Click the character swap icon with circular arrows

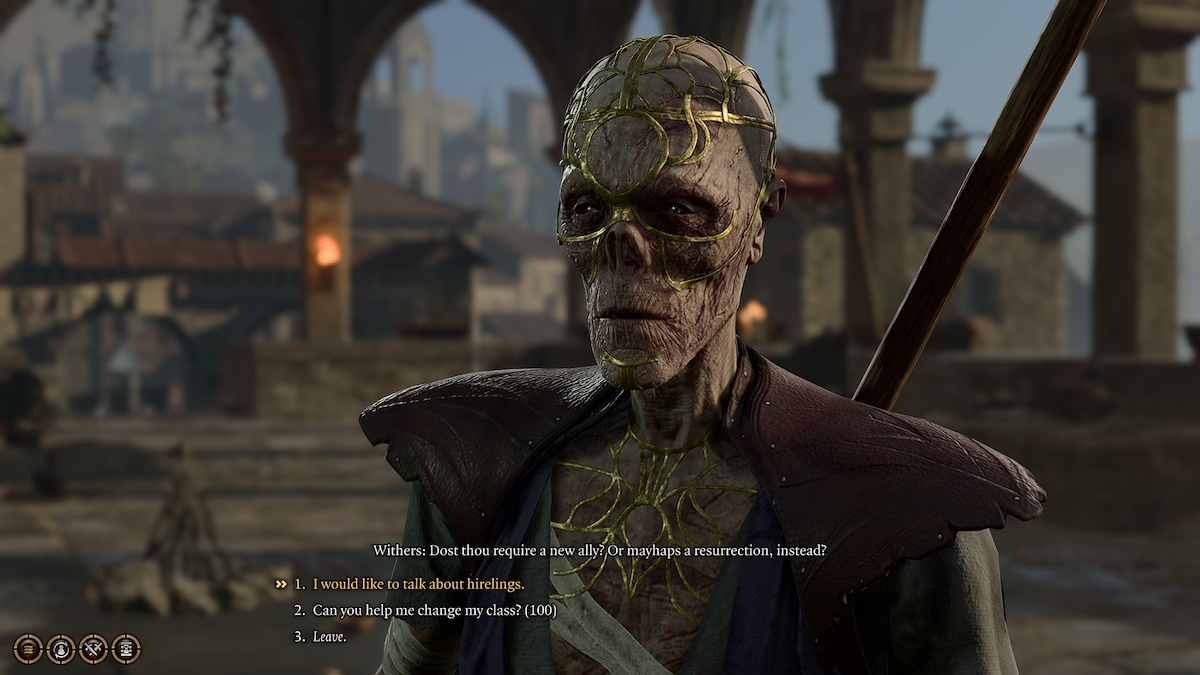pyautogui.click(x=61, y=649)
